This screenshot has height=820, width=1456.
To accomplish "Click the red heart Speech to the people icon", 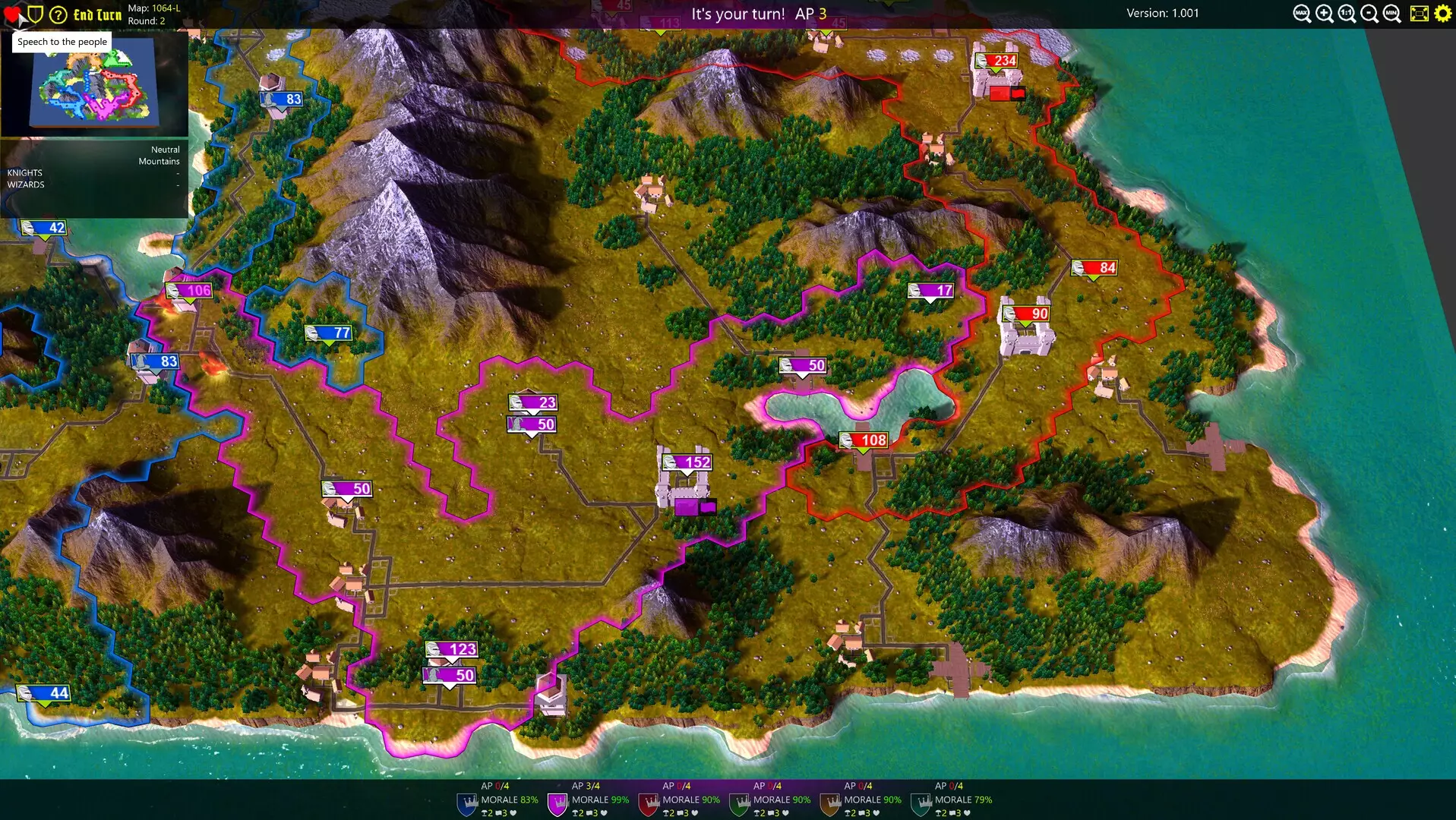I will [12, 14].
